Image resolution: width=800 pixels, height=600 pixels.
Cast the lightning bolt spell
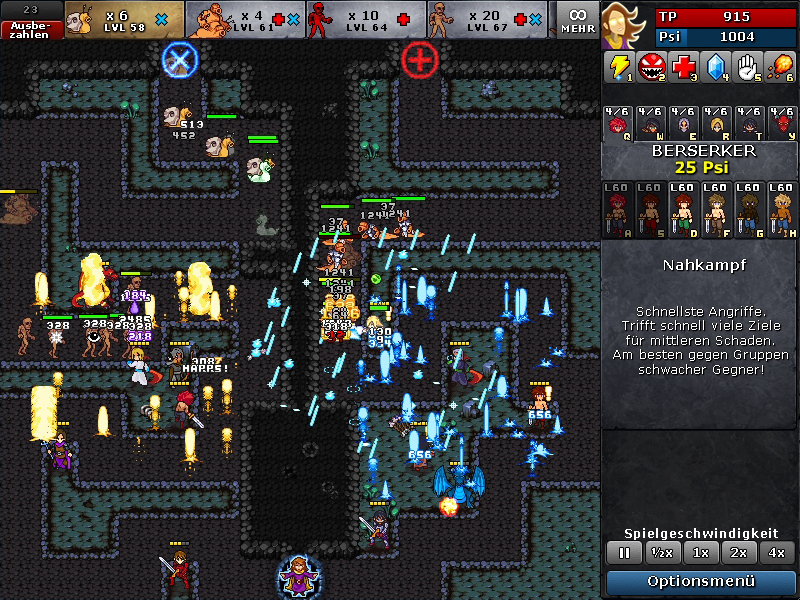coord(620,68)
